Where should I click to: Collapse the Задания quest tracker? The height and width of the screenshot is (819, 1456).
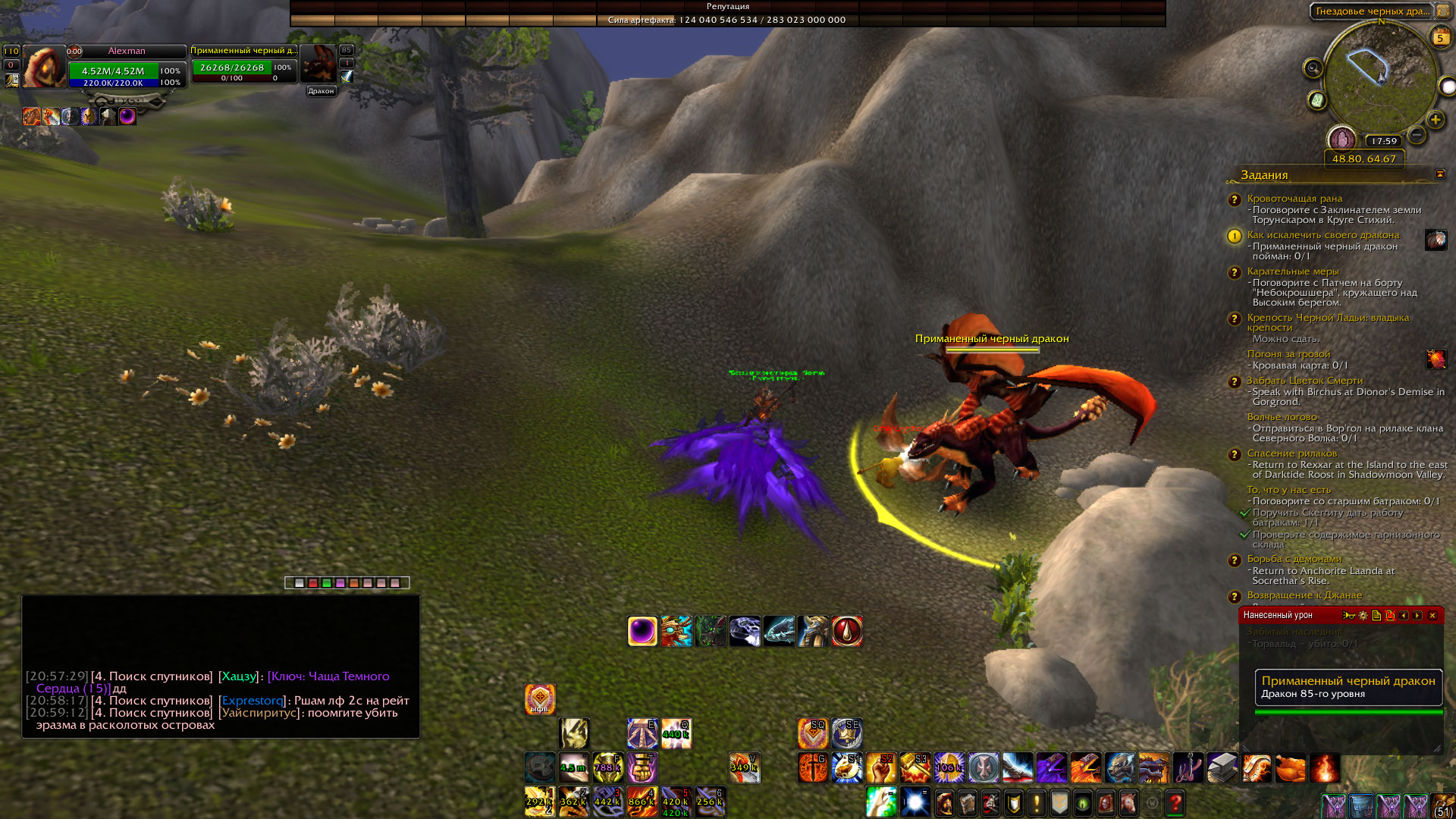pos(1440,174)
